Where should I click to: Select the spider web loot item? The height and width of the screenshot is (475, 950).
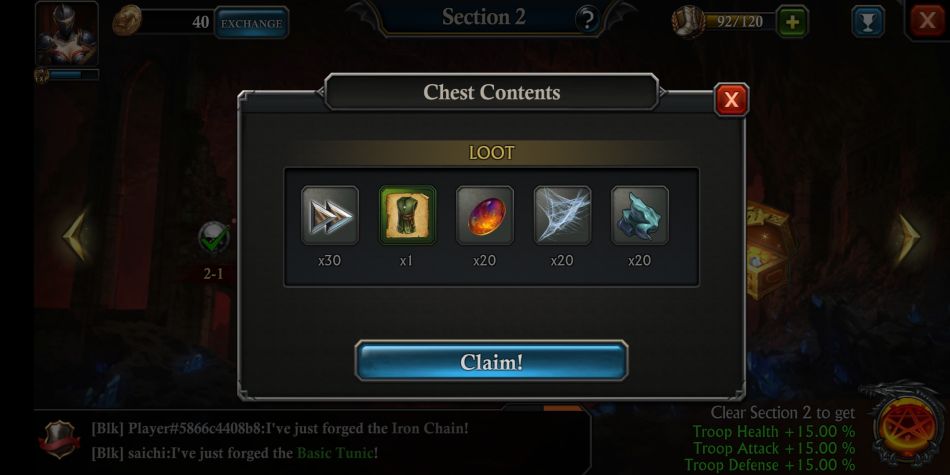tap(562, 216)
